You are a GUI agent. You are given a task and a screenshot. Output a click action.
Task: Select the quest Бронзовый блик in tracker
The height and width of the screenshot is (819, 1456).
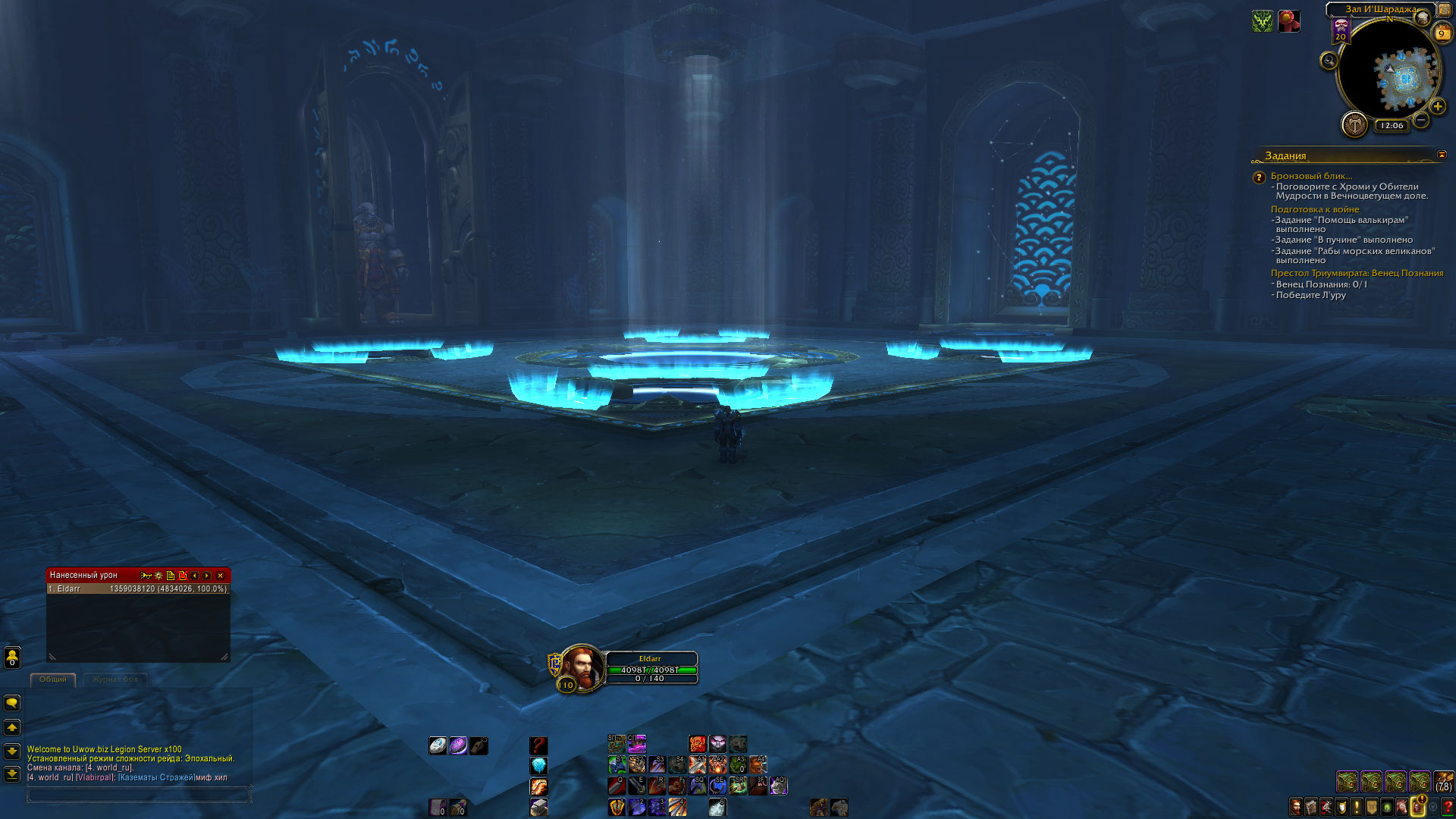pos(1311,176)
